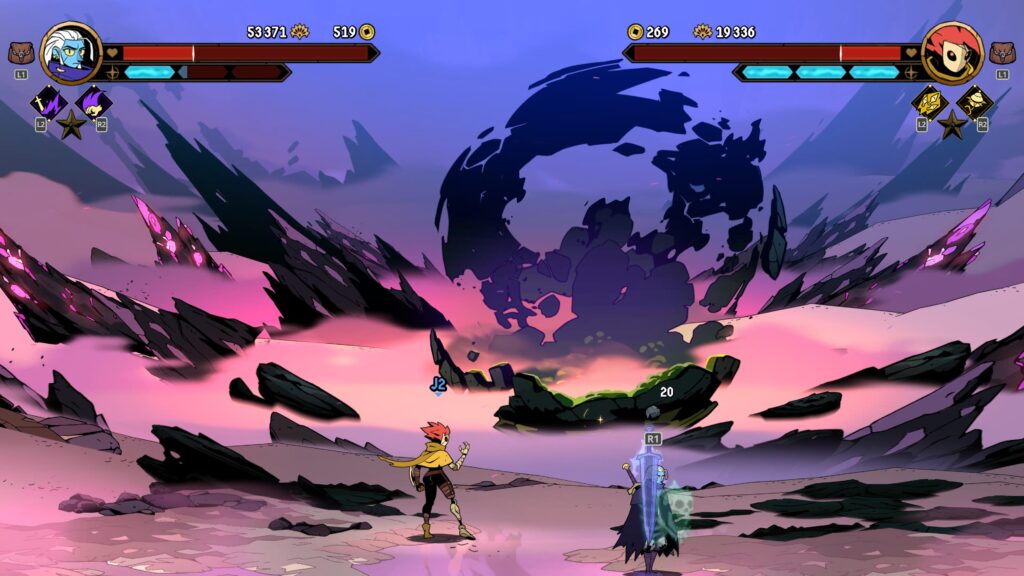Click the right player's star emblem
The height and width of the screenshot is (576, 1024).
pyautogui.click(x=952, y=125)
